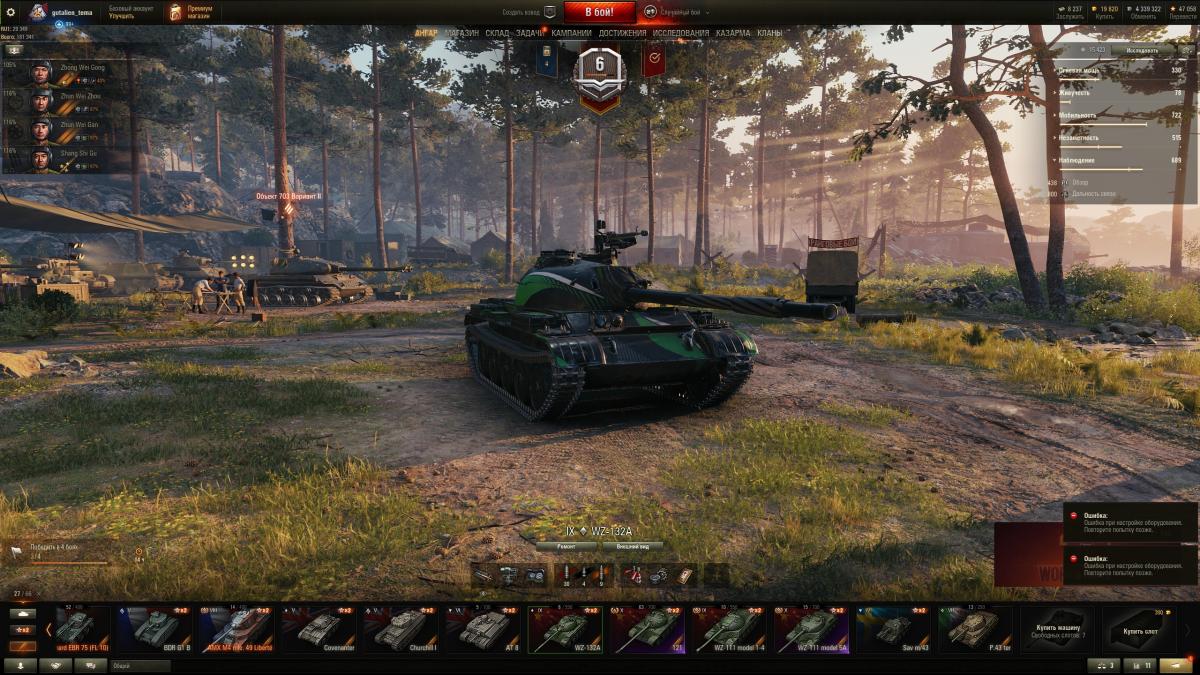Click the Исследовать button in the stats panel
This screenshot has width=1200, height=675.
[x=1142, y=49]
